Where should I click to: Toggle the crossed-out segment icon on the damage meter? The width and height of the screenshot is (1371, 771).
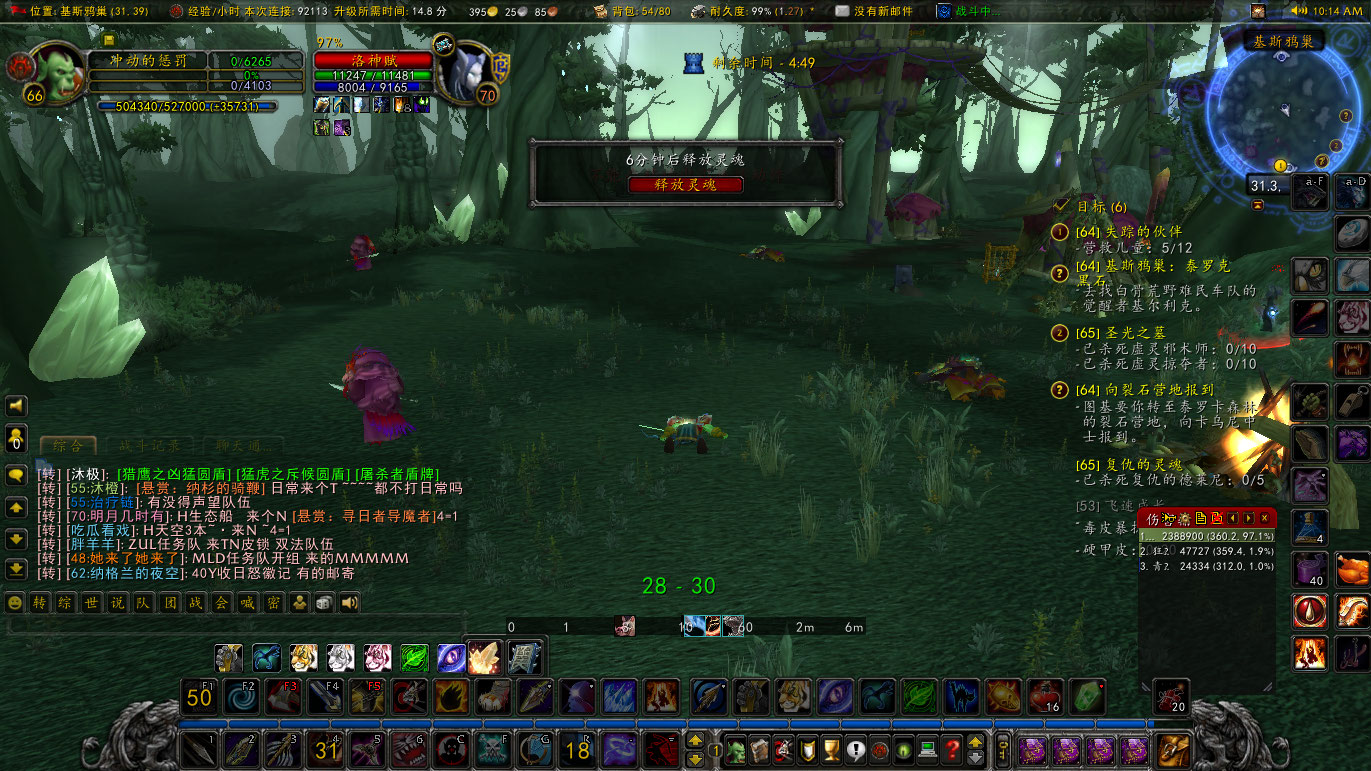pyautogui.click(x=1217, y=517)
